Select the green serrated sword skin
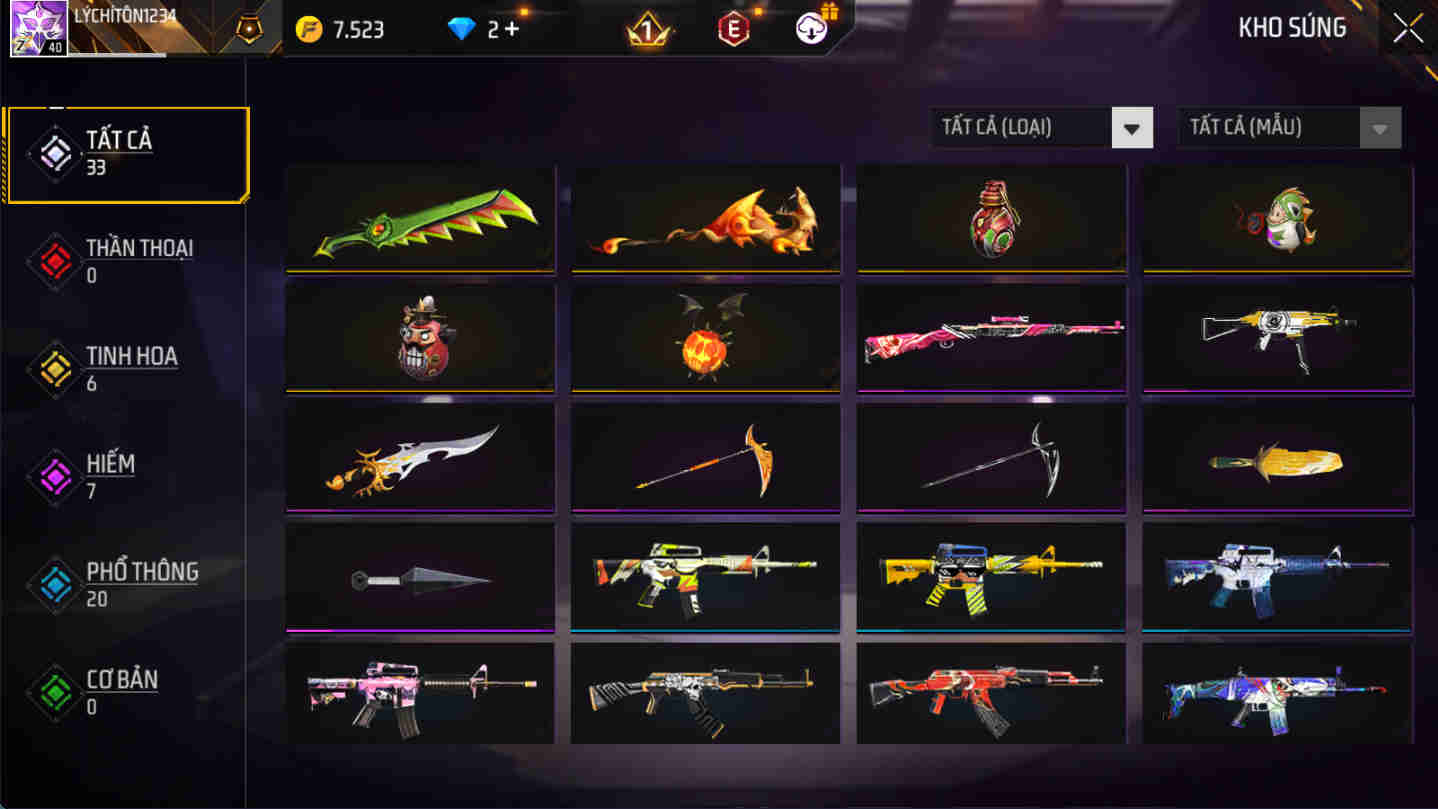This screenshot has height=809, width=1438. coord(420,217)
